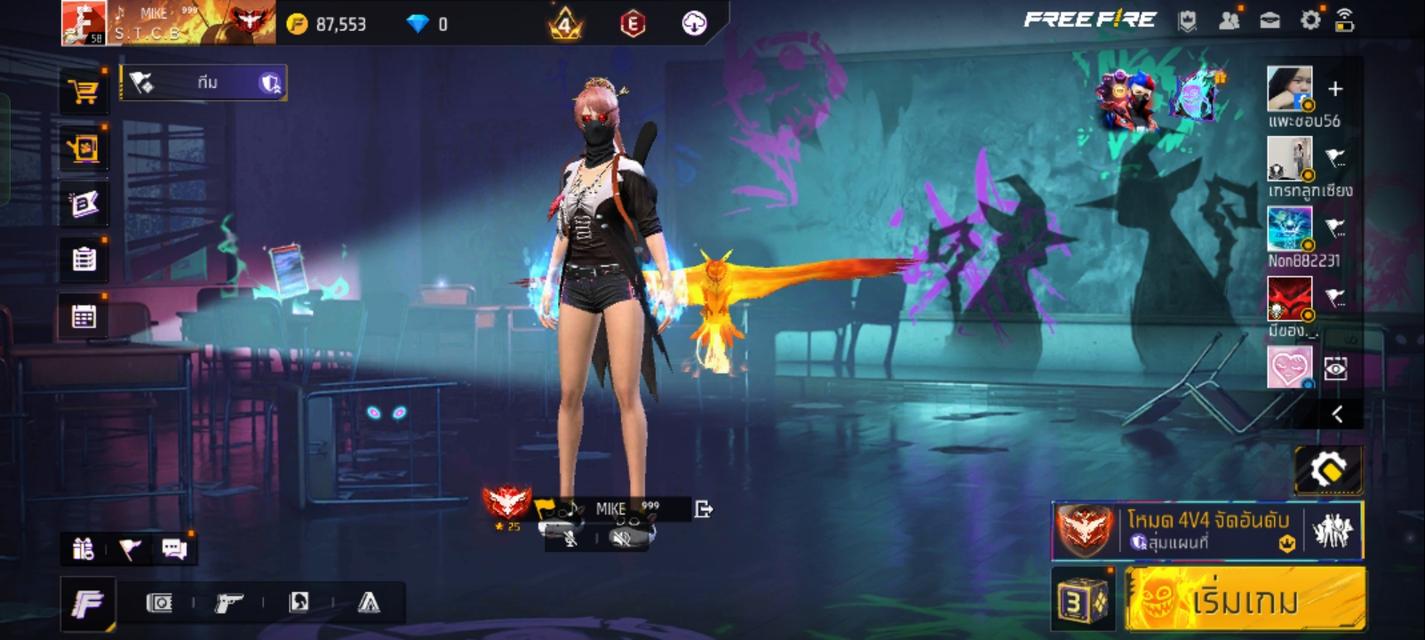Start the match with the yellow เริ่มเกม button
Image resolution: width=1425 pixels, height=640 pixels.
point(1245,600)
